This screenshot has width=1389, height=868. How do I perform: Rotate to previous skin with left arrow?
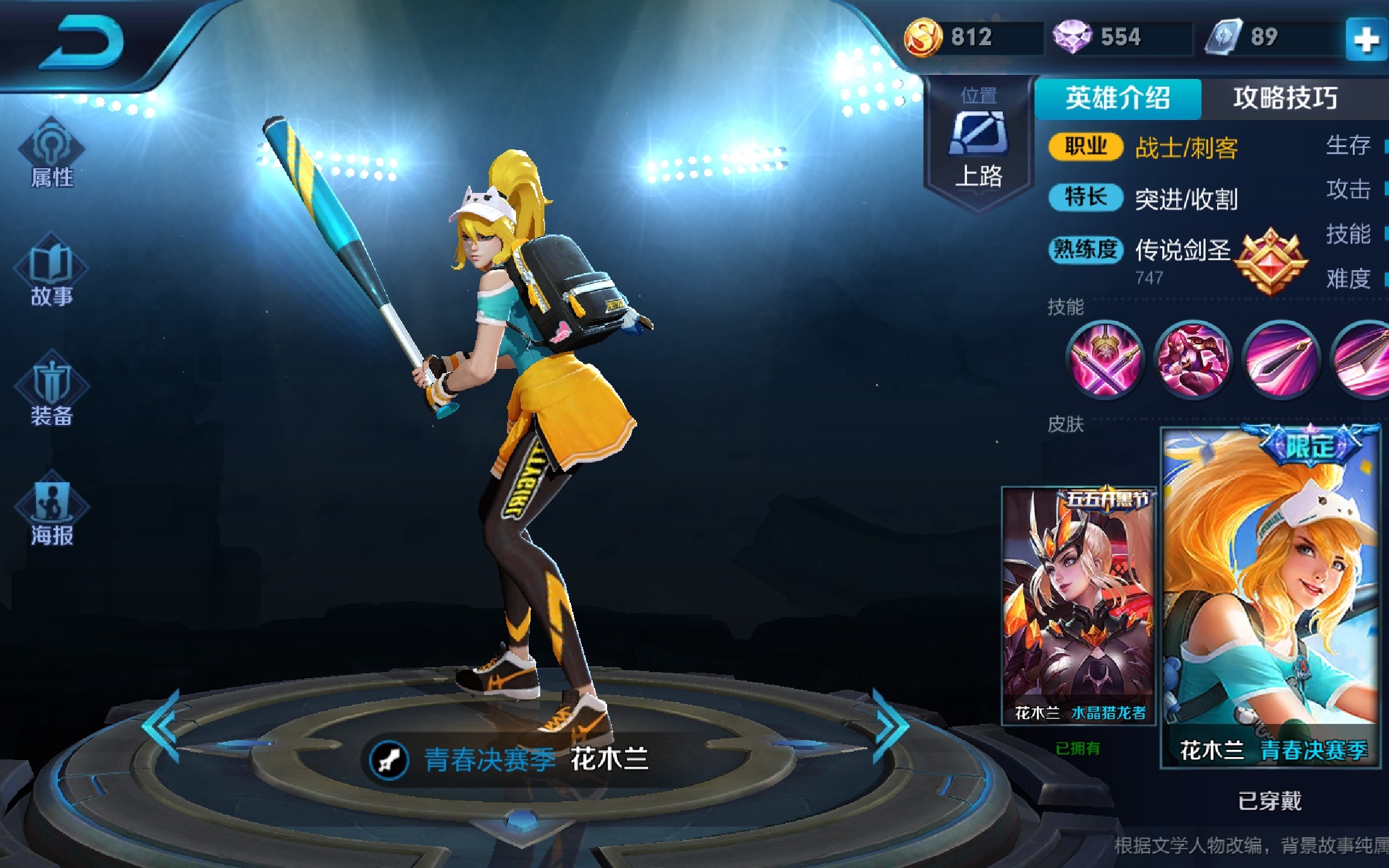tap(162, 725)
